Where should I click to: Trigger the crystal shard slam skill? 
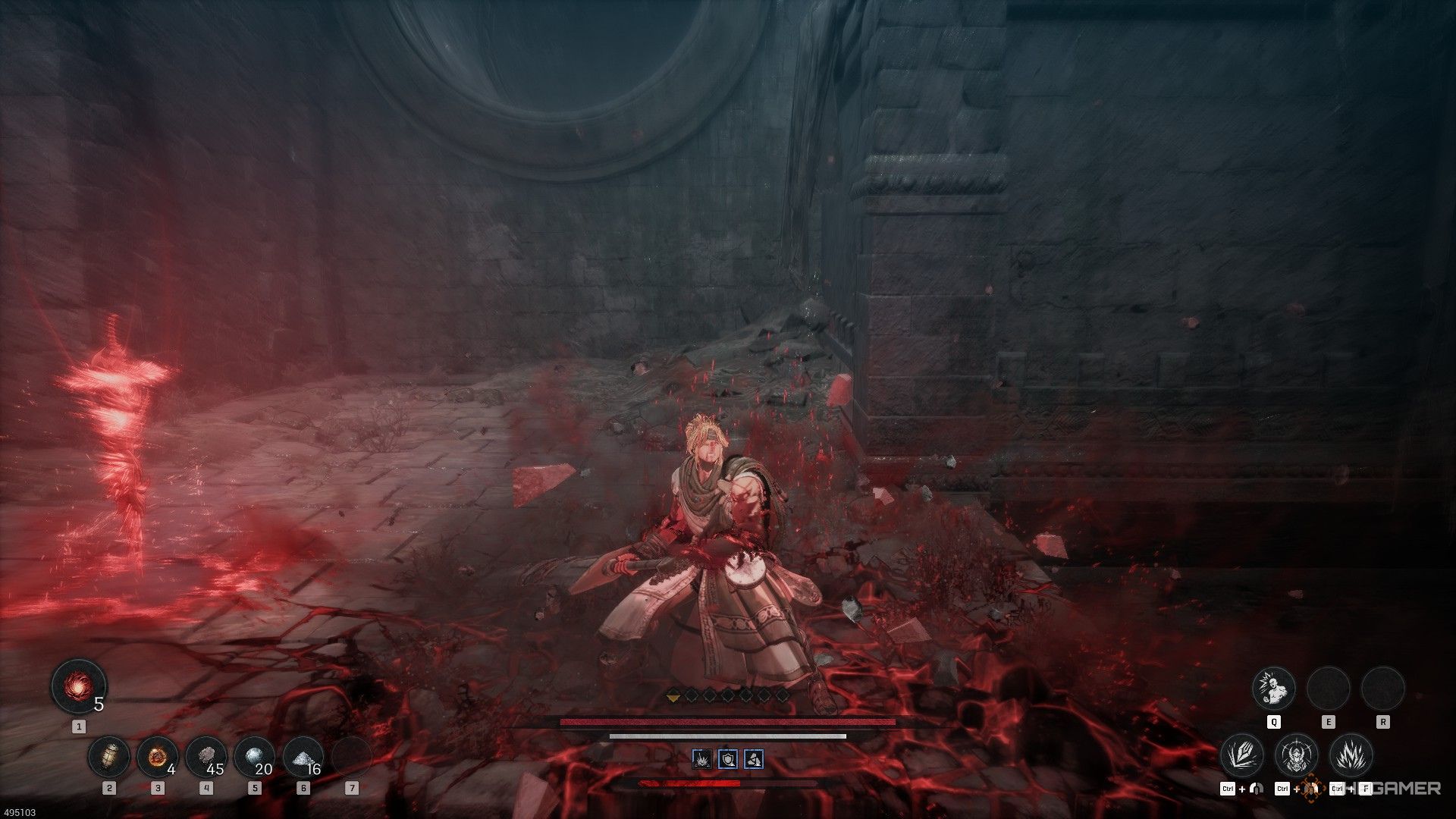[1242, 755]
